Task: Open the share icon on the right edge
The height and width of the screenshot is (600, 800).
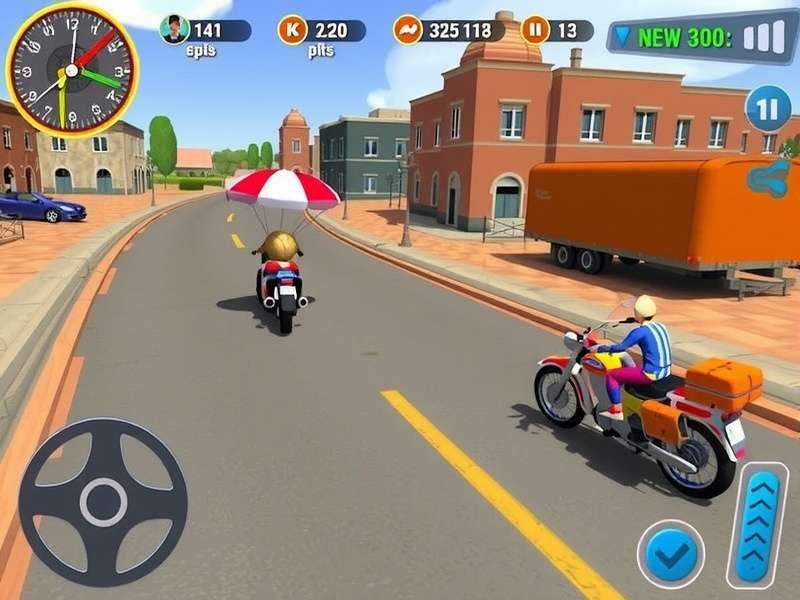Action: (769, 178)
